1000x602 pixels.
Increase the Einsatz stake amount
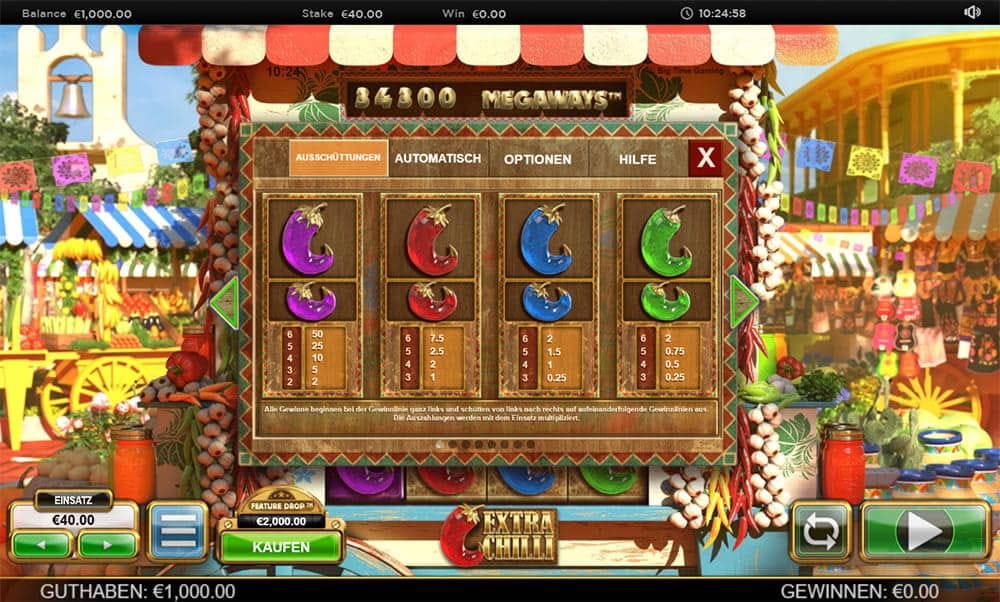tap(108, 545)
